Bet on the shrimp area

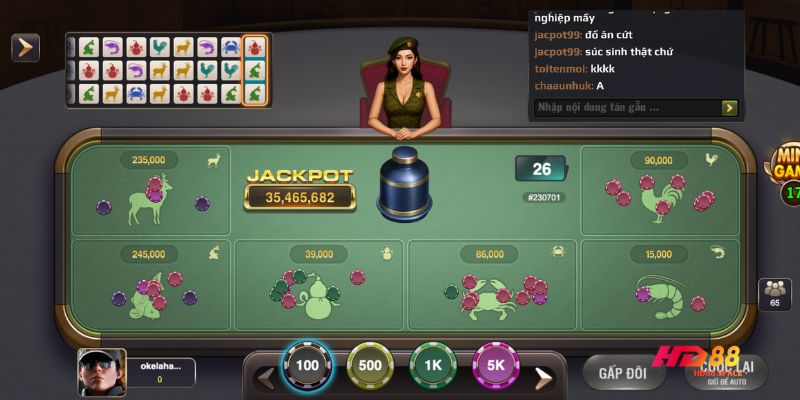click(x=660, y=283)
